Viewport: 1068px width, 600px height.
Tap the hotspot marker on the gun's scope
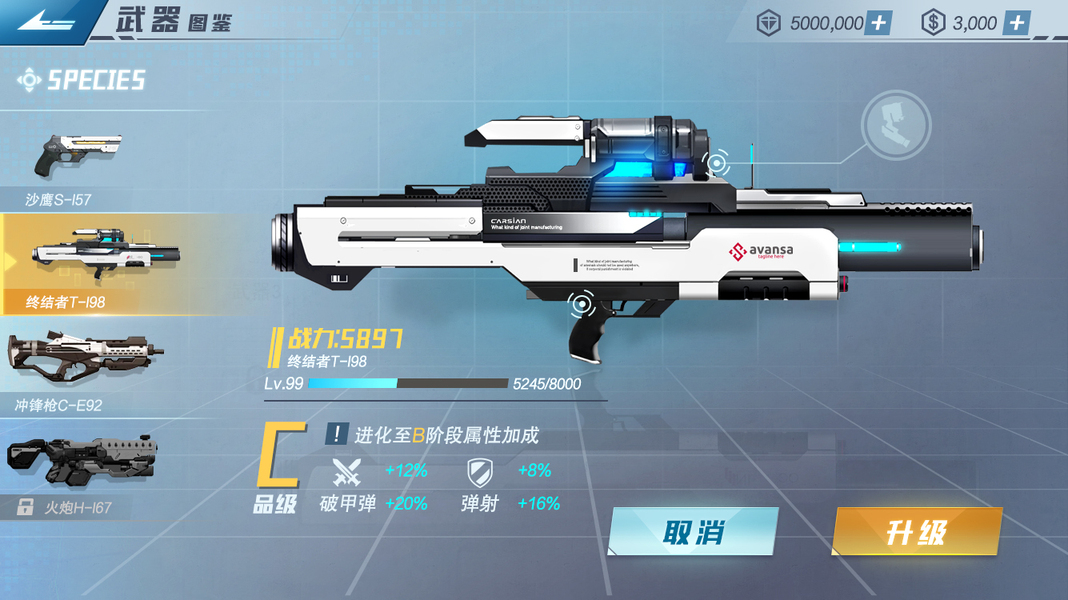tap(716, 162)
